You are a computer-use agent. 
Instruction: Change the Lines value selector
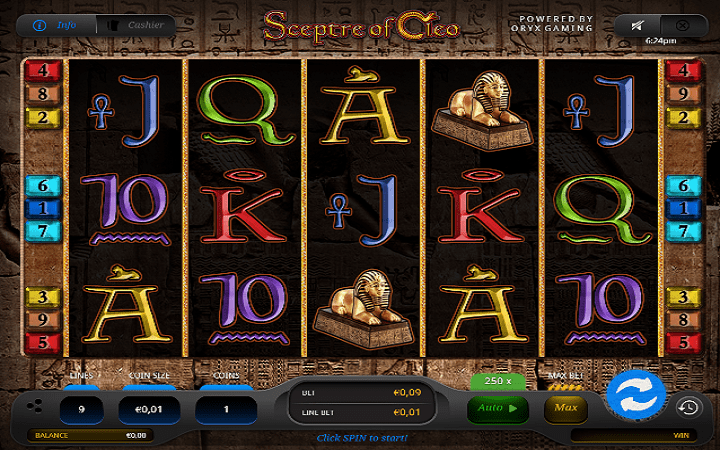point(82,408)
